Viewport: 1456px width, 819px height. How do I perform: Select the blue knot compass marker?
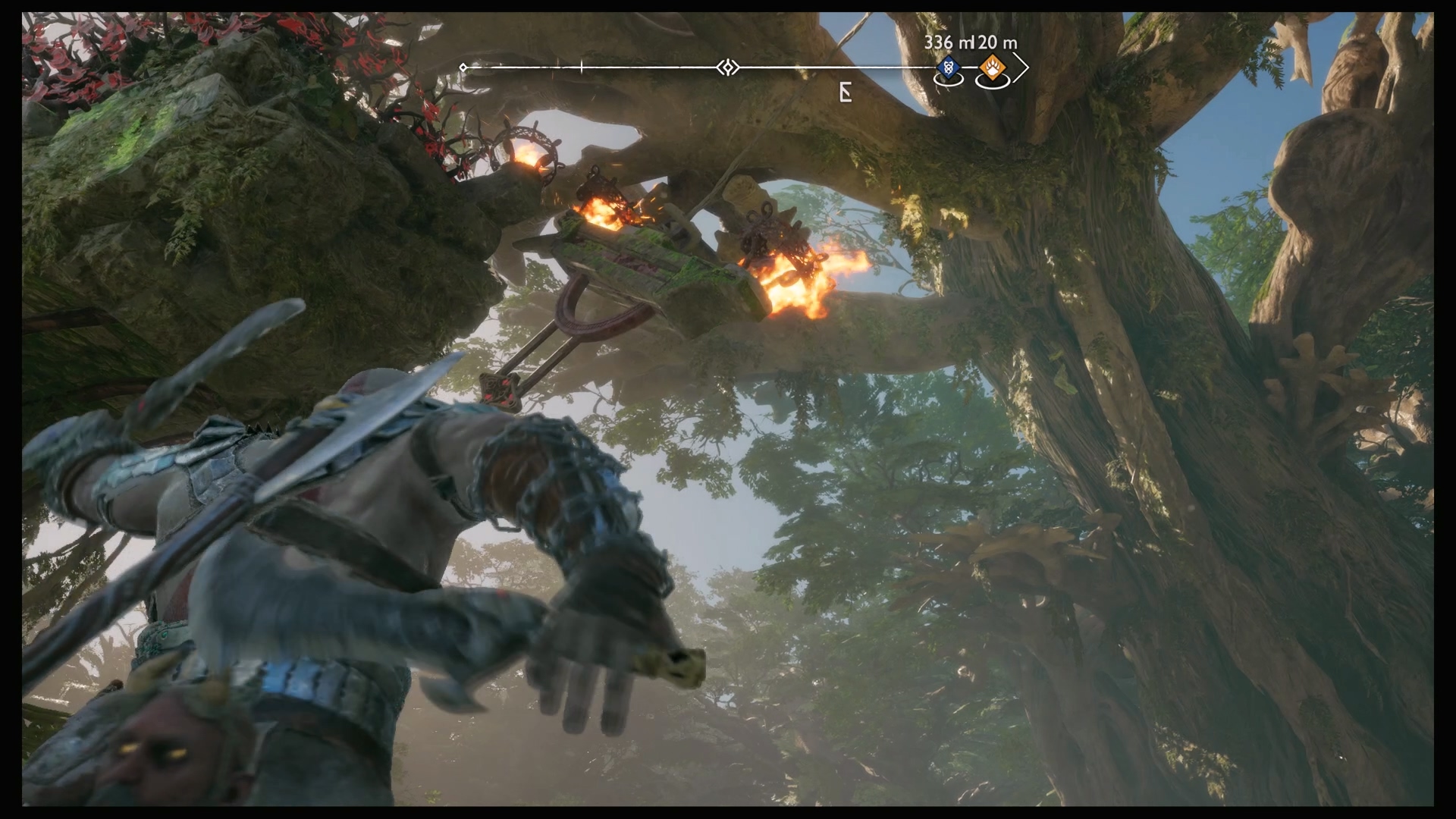946,68
